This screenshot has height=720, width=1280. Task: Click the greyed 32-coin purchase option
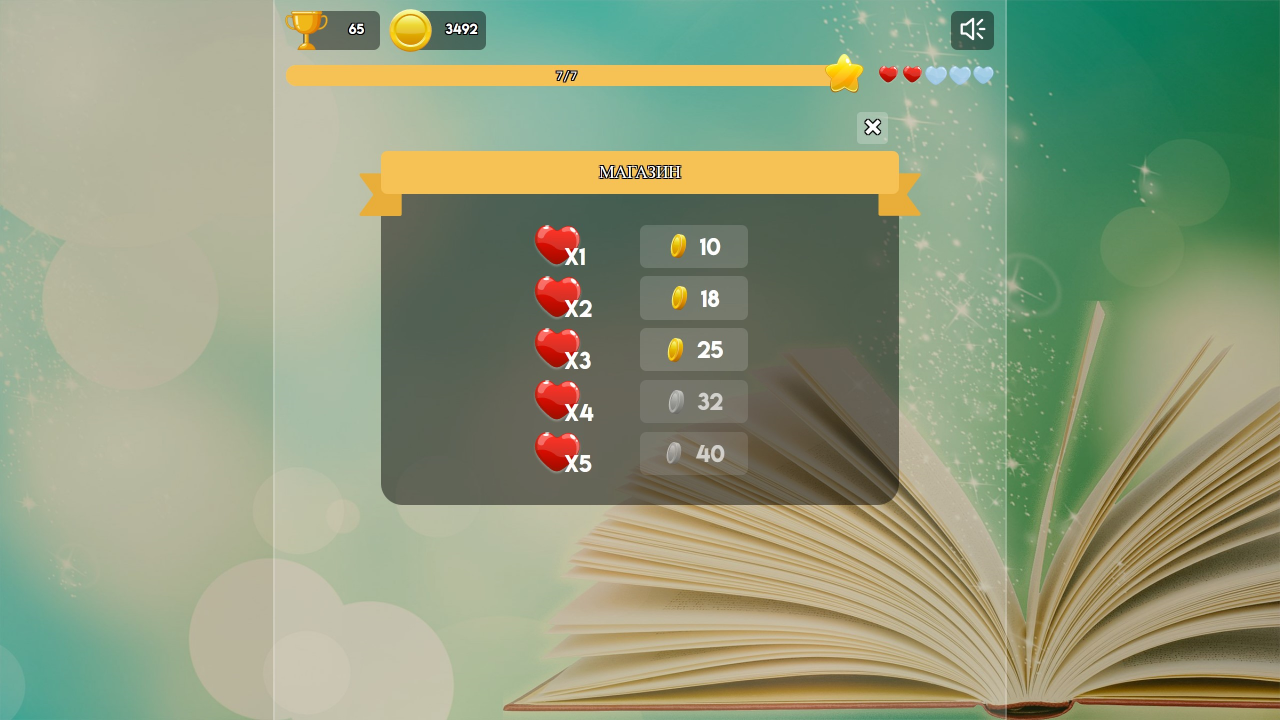click(x=693, y=401)
